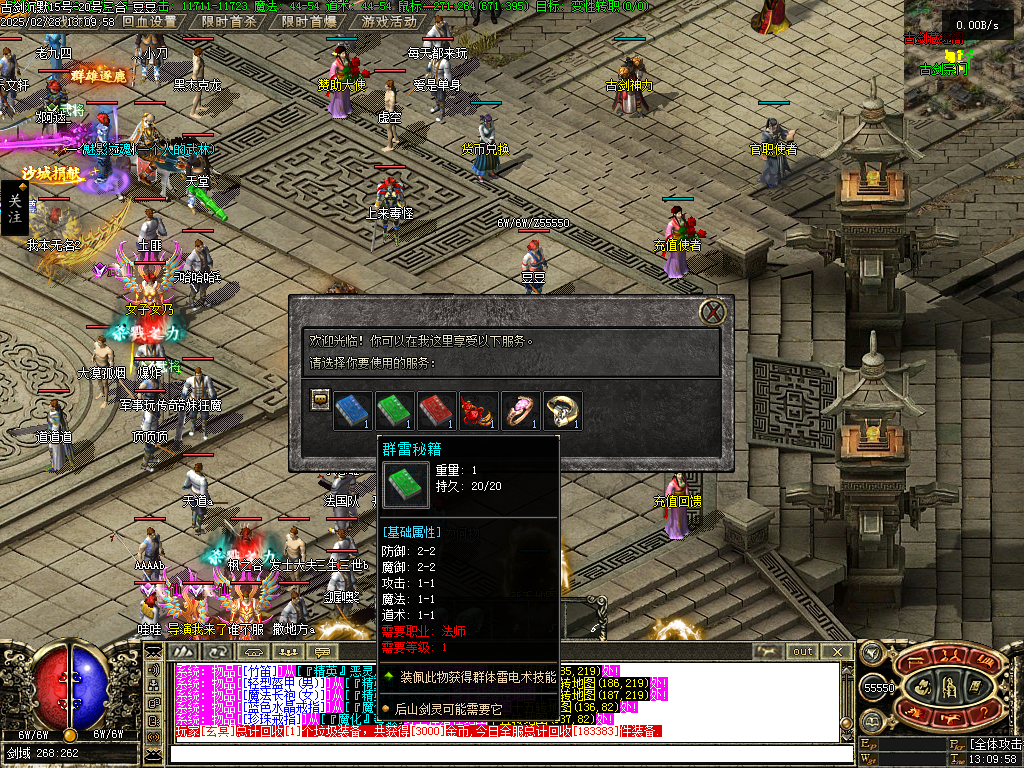Click the 沙城捐献 donation icon
The image size is (1024, 768).
point(51,173)
